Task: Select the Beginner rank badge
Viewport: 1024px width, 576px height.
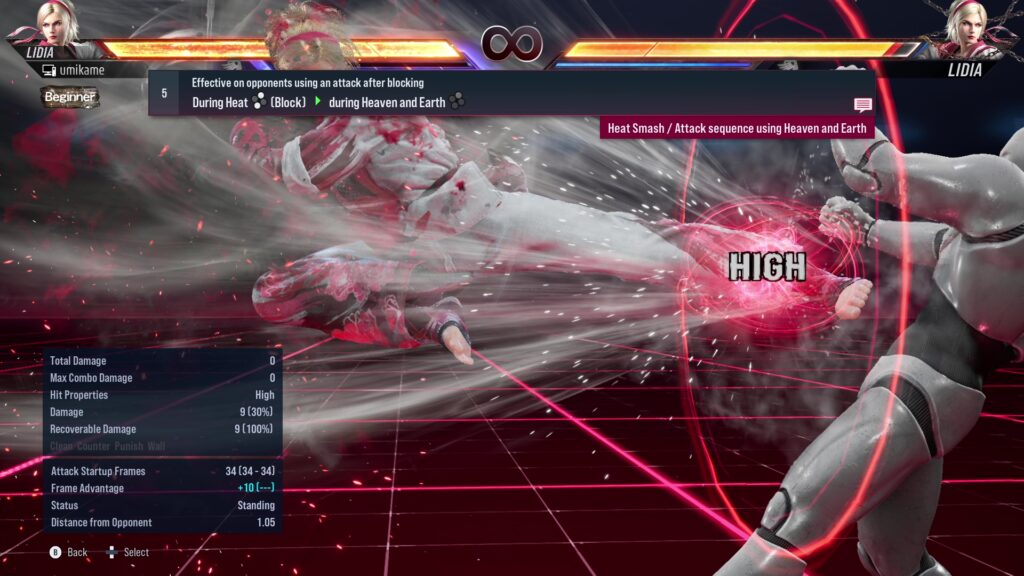Action: coord(70,97)
